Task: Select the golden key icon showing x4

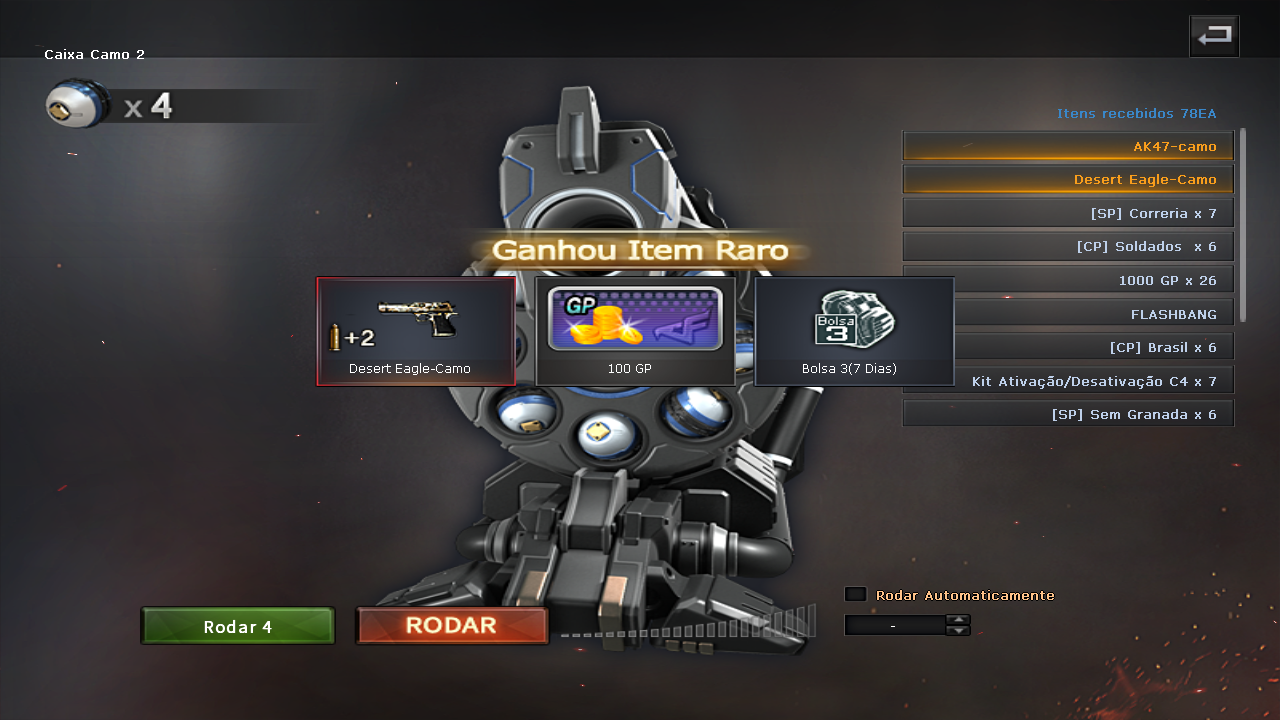Action: pos(72,103)
